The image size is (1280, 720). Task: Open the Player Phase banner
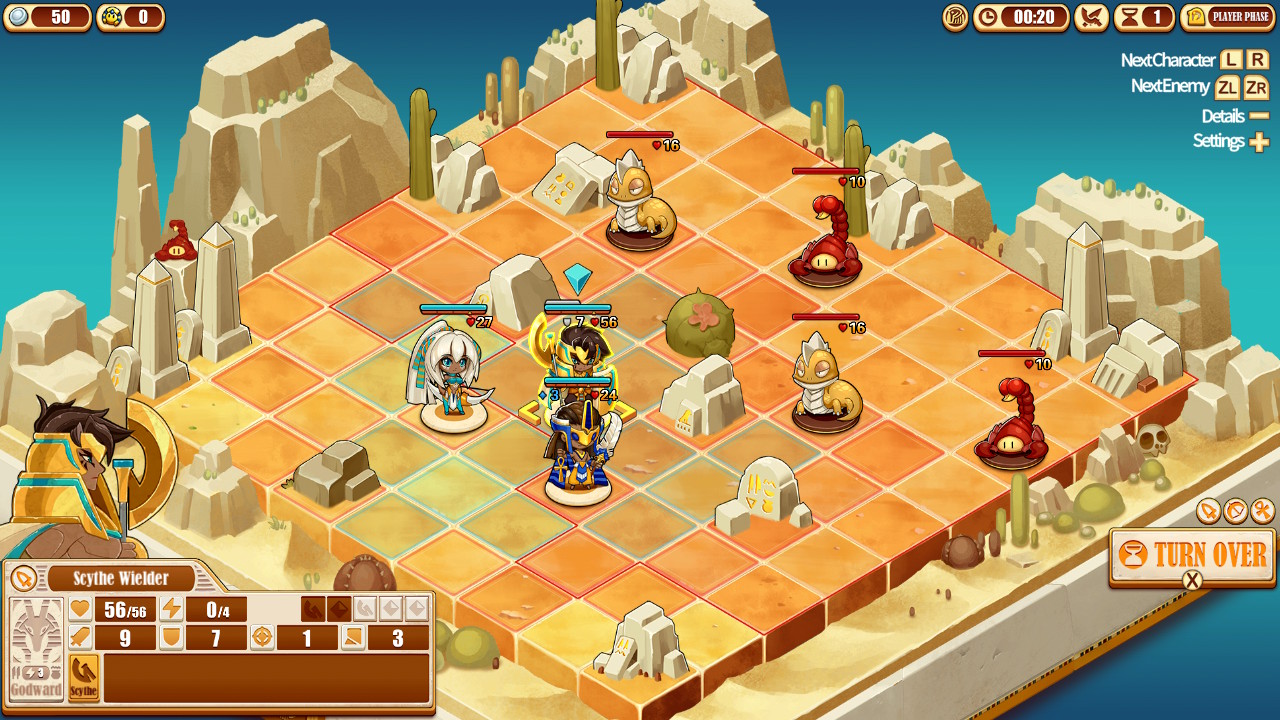point(1228,17)
